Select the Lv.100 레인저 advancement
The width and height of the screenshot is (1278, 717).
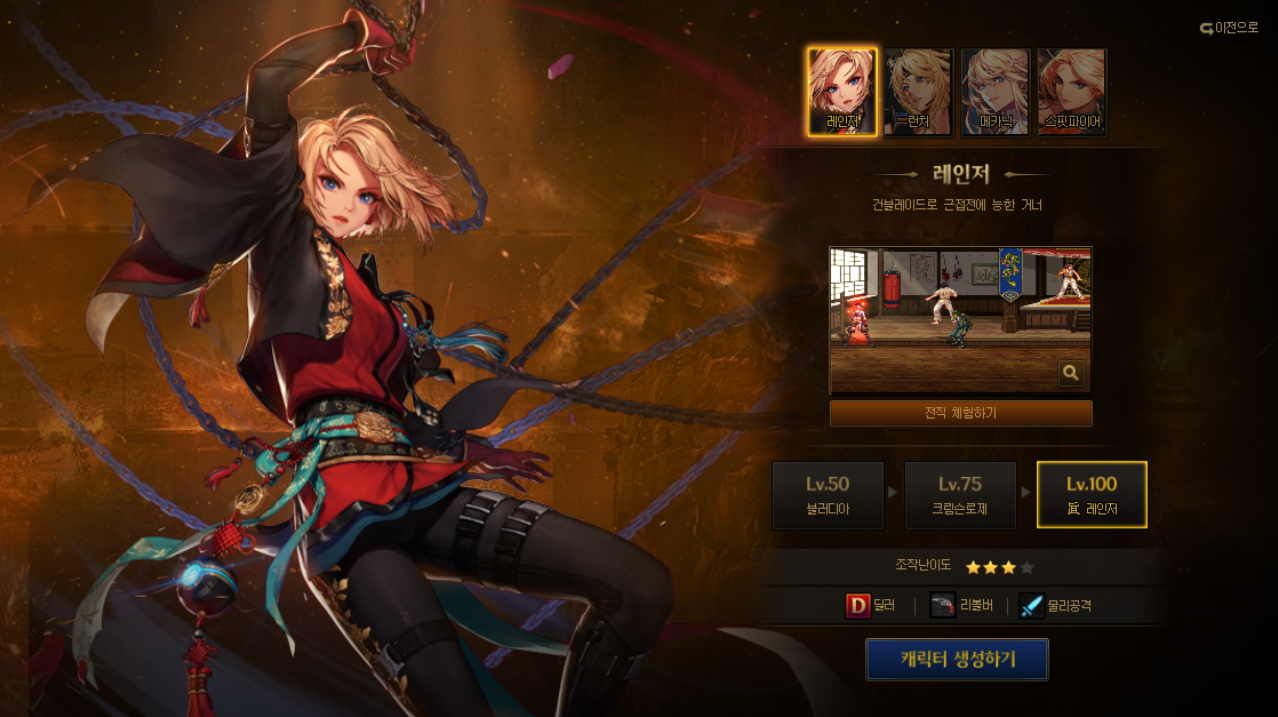[x=1092, y=495]
